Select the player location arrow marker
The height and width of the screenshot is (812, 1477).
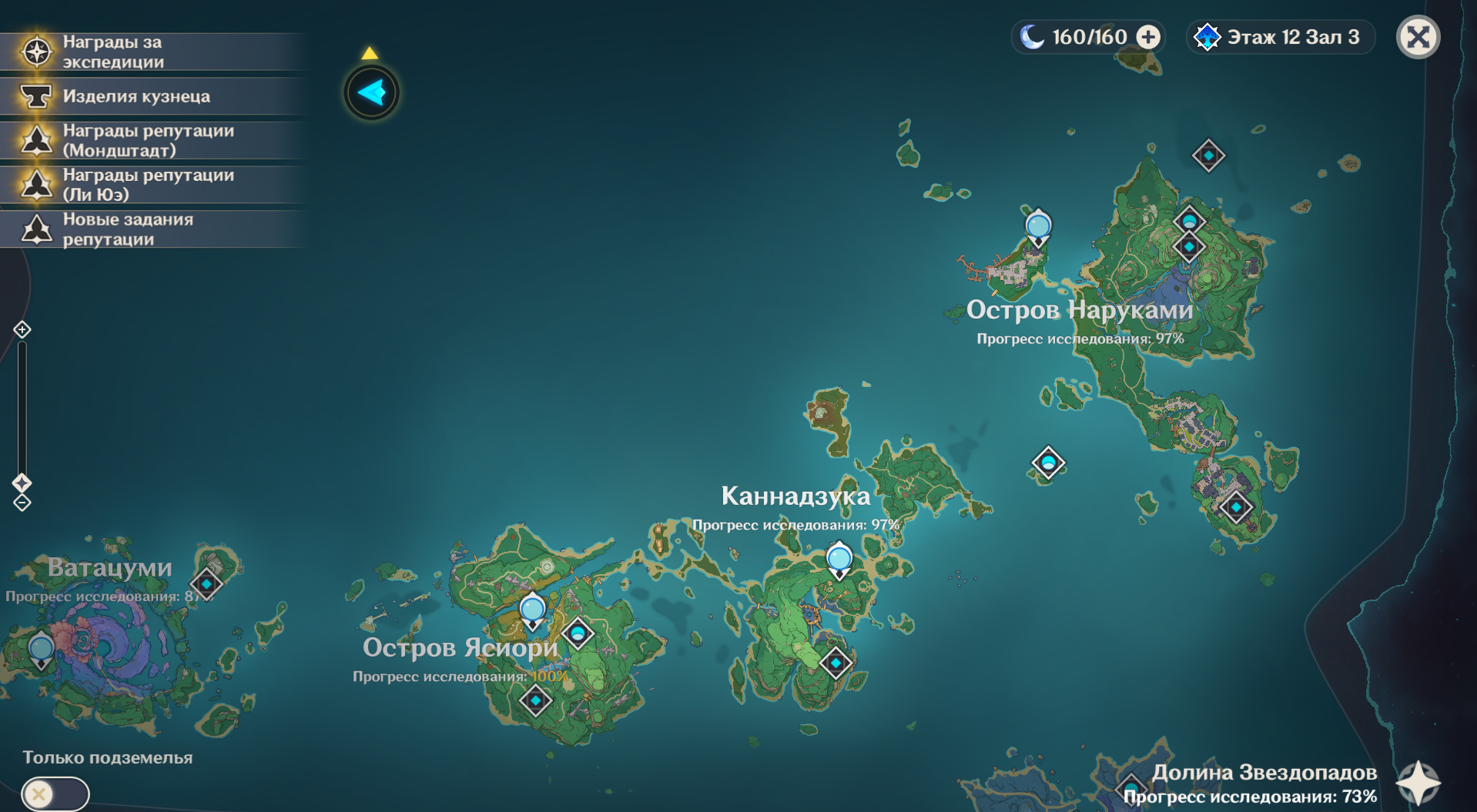pos(372,93)
